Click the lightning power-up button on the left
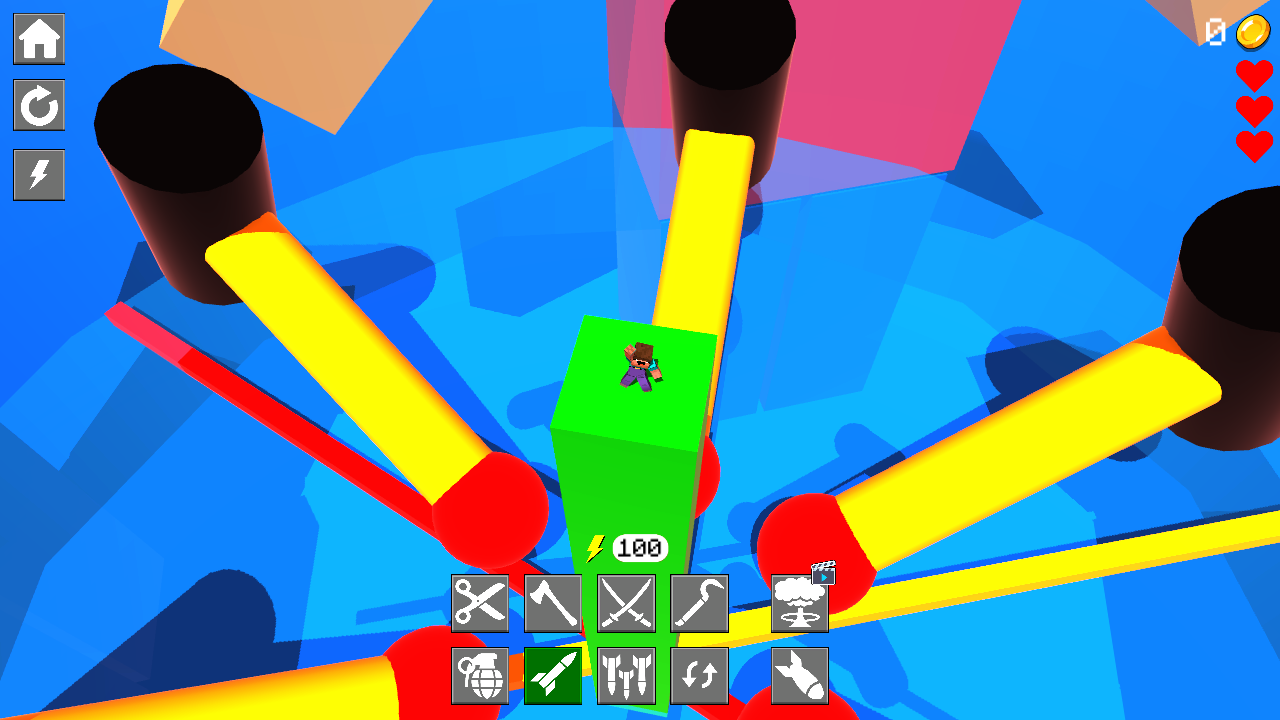 pyautogui.click(x=39, y=175)
